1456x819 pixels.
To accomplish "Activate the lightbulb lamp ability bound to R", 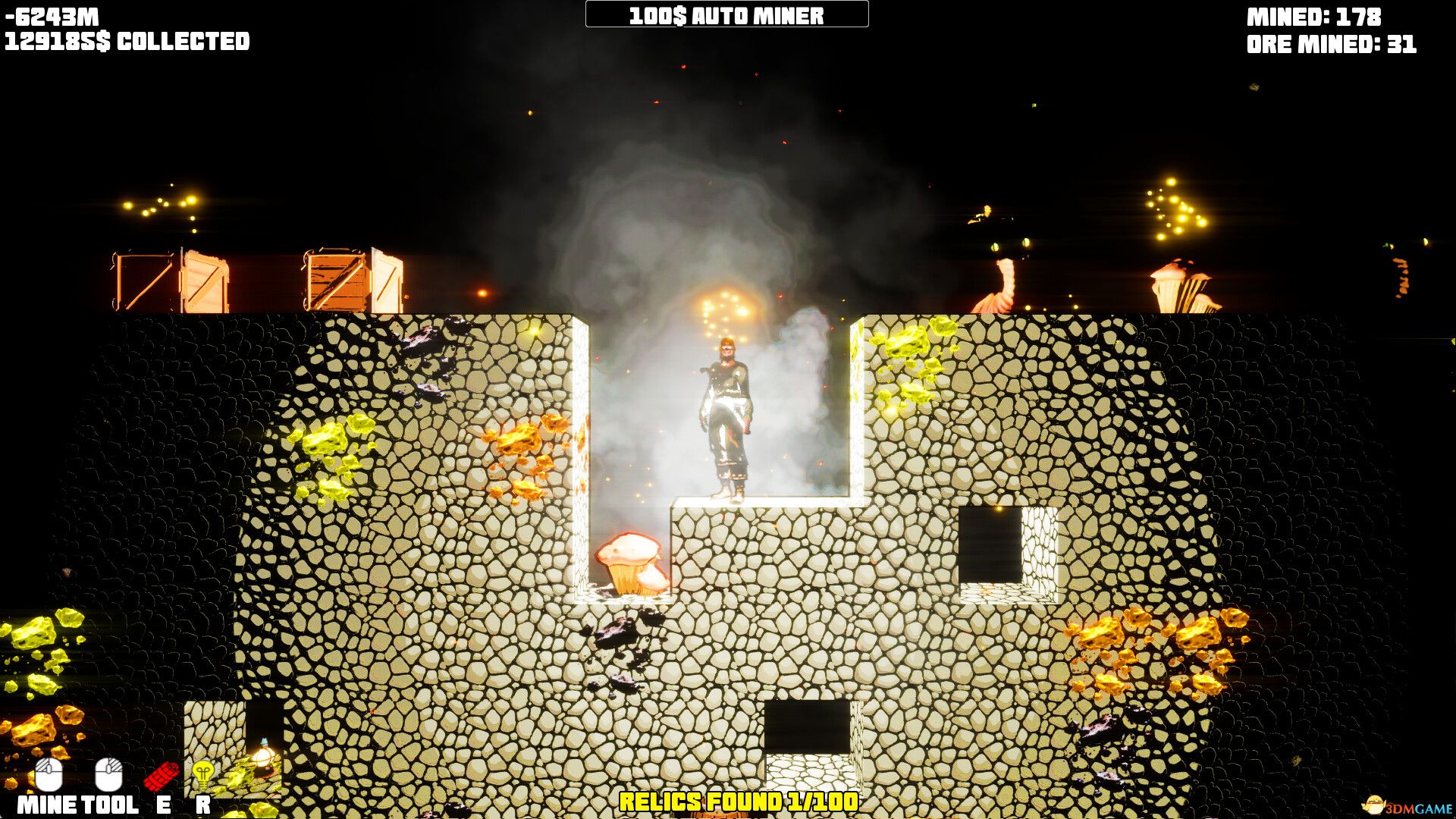I will [x=203, y=773].
